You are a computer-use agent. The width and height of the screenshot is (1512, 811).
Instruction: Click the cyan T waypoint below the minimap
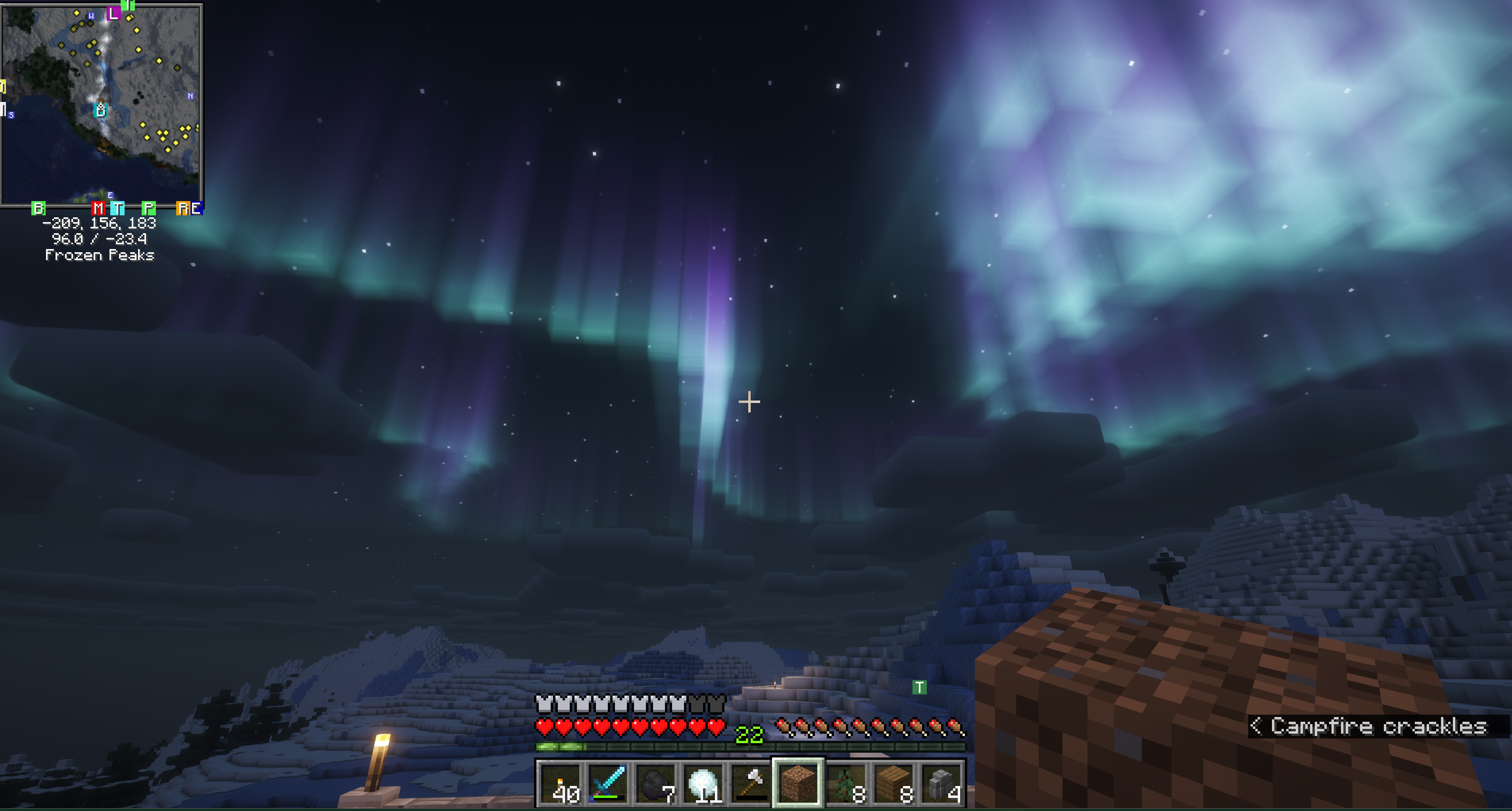(117, 208)
